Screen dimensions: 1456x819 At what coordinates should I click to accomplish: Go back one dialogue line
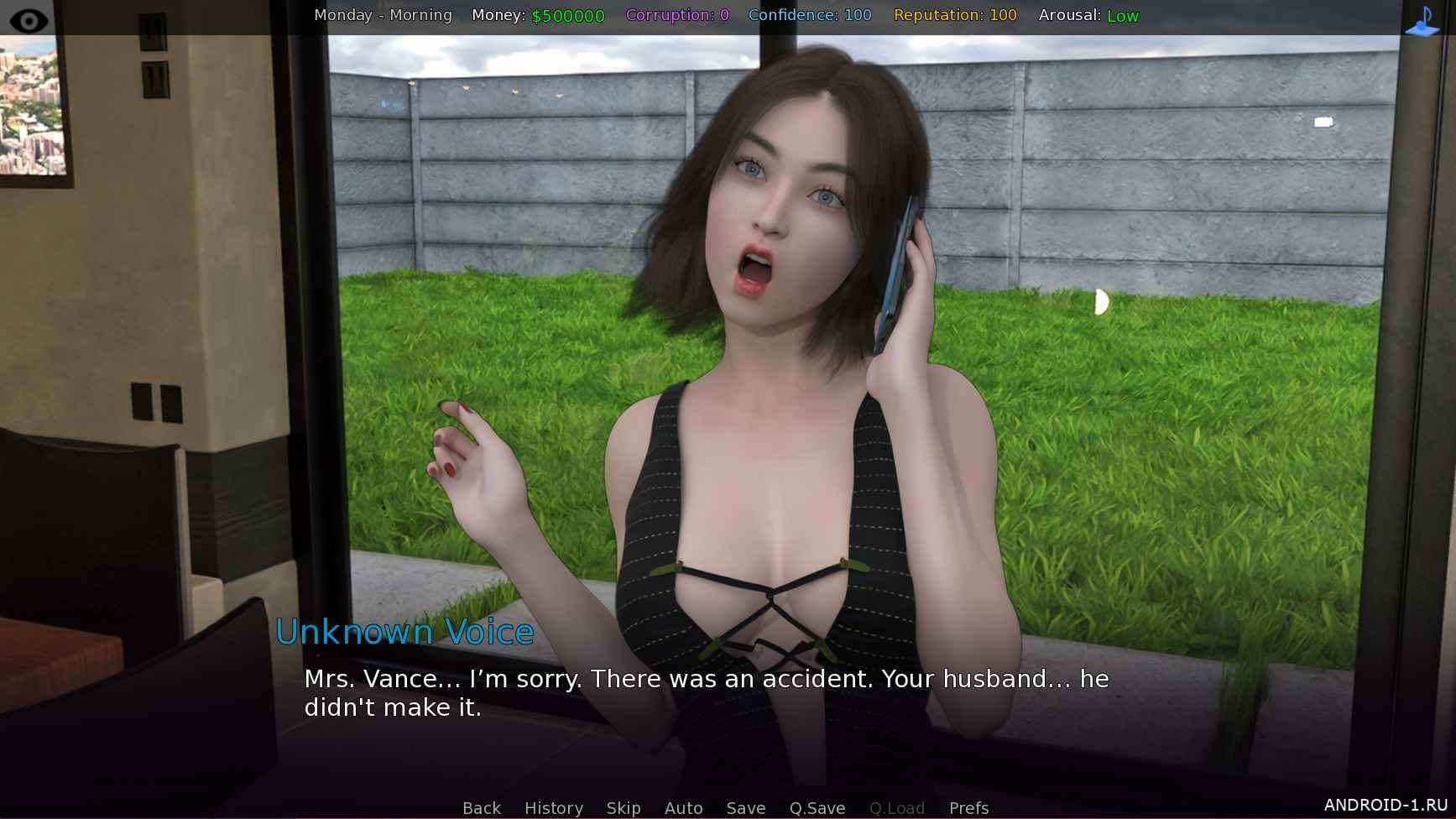(481, 807)
